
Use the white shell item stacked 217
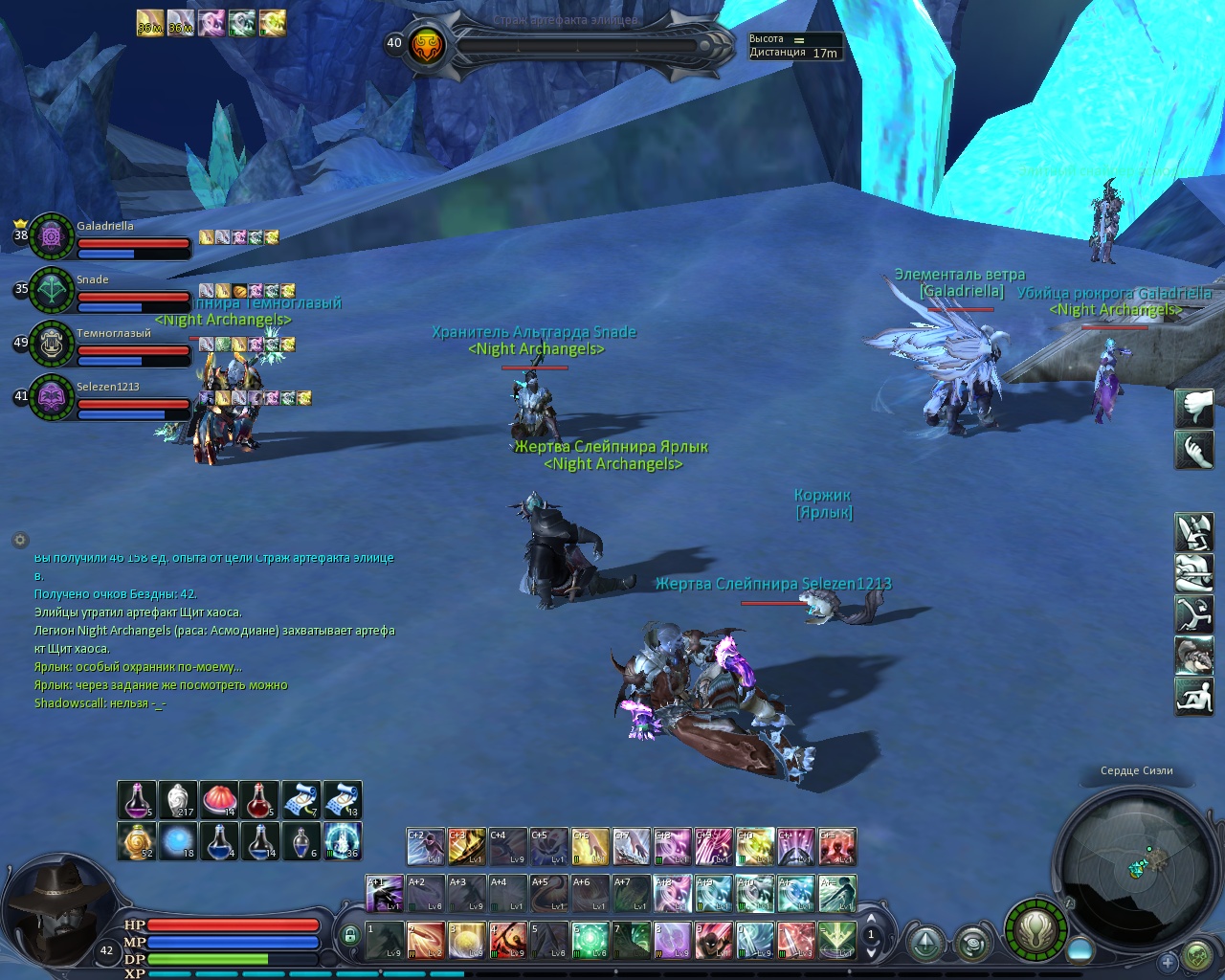[178, 800]
